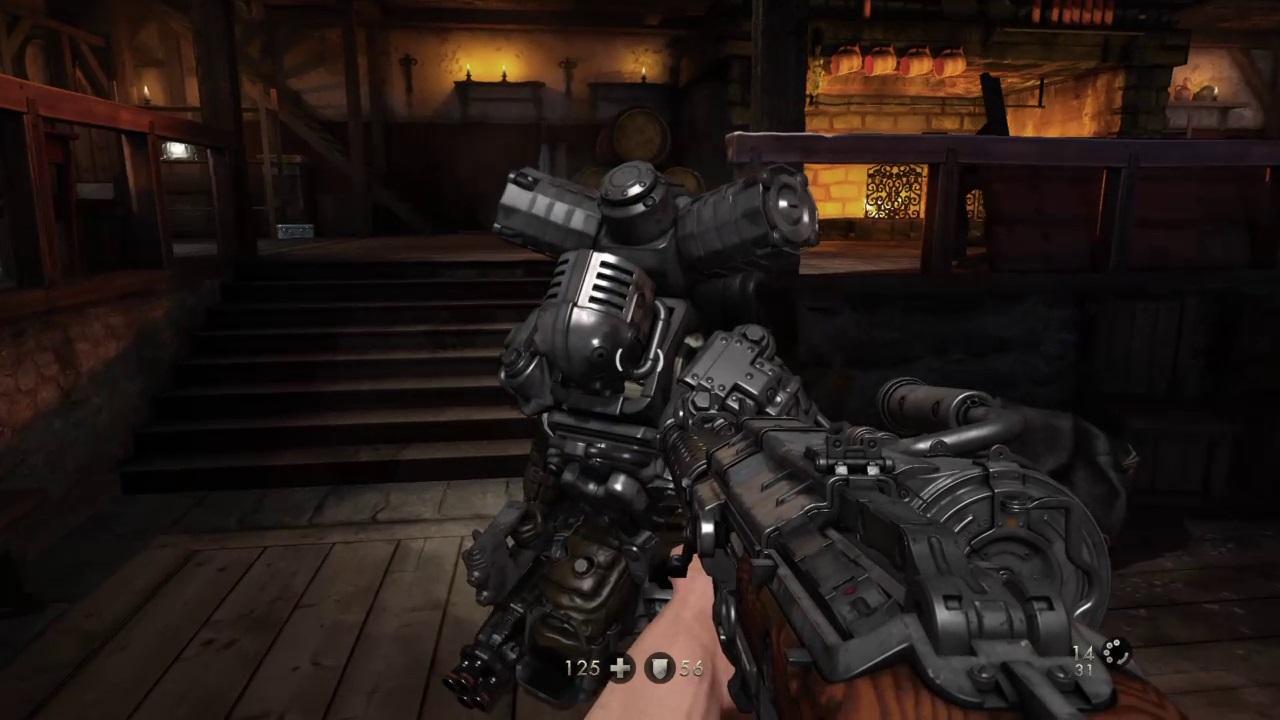
Task: Click the health cross icon
Action: click(x=621, y=668)
